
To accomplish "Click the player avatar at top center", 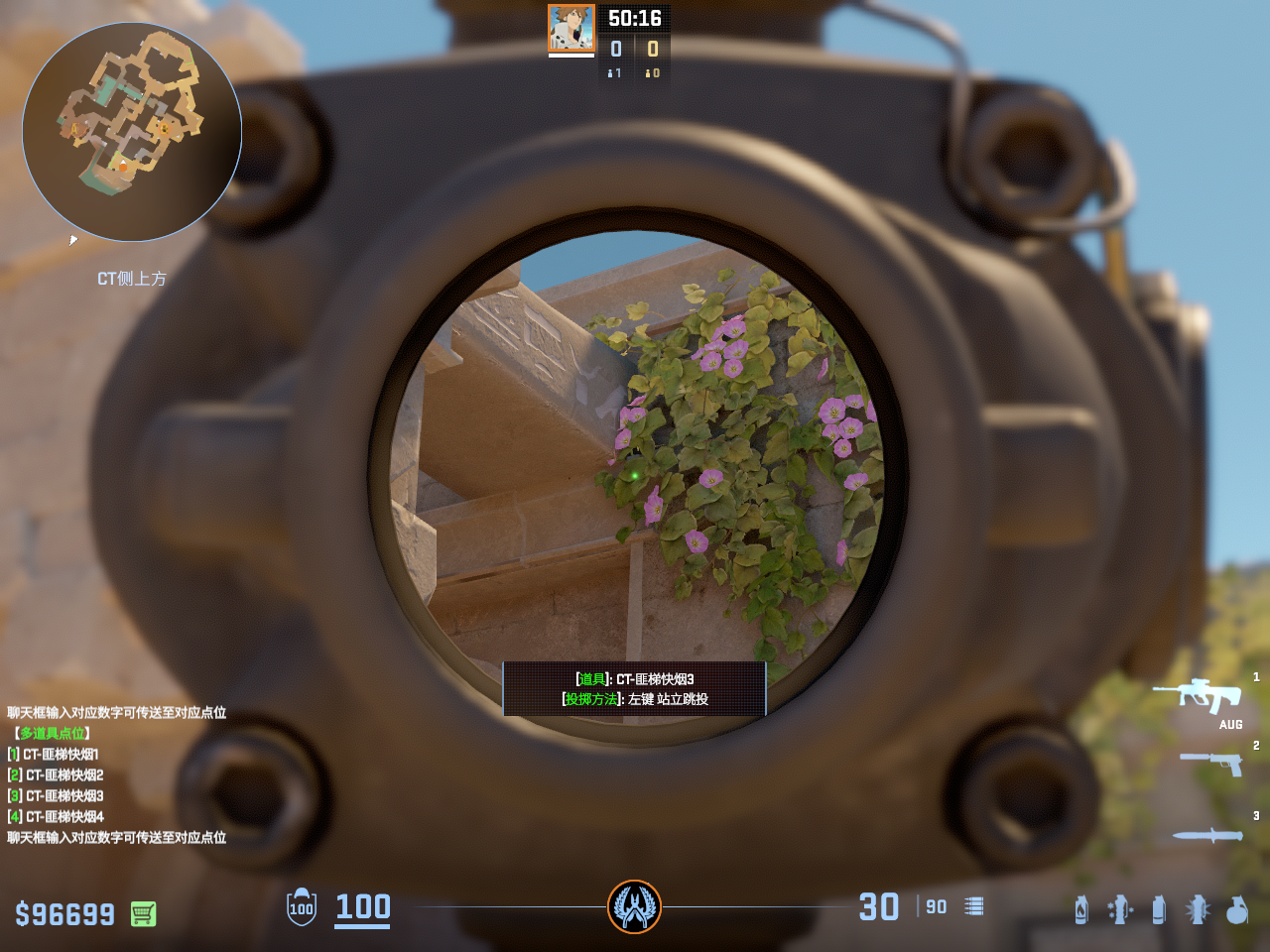I will [571, 28].
